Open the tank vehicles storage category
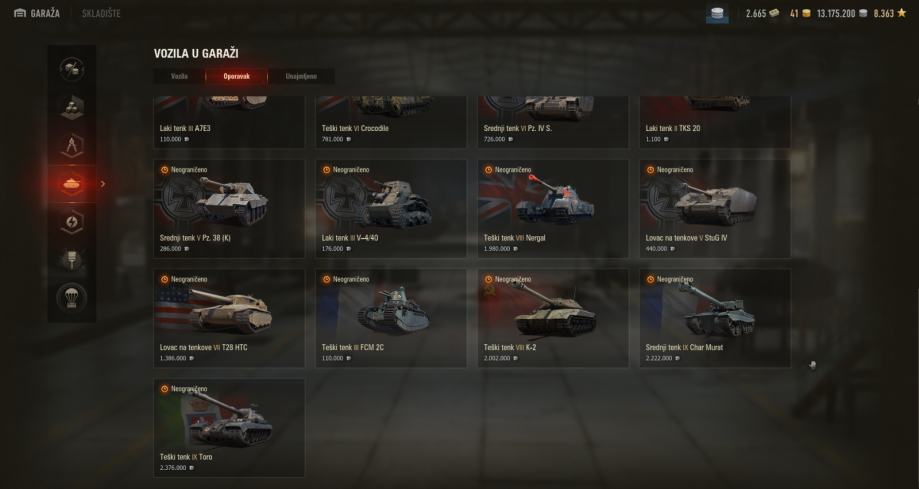 72,184
